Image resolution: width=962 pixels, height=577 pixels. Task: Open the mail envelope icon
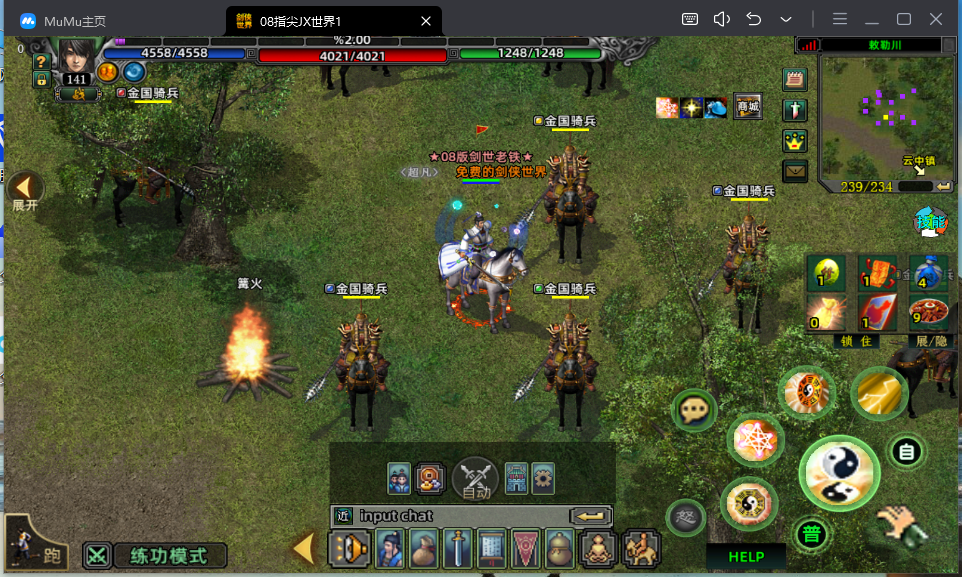tap(795, 171)
